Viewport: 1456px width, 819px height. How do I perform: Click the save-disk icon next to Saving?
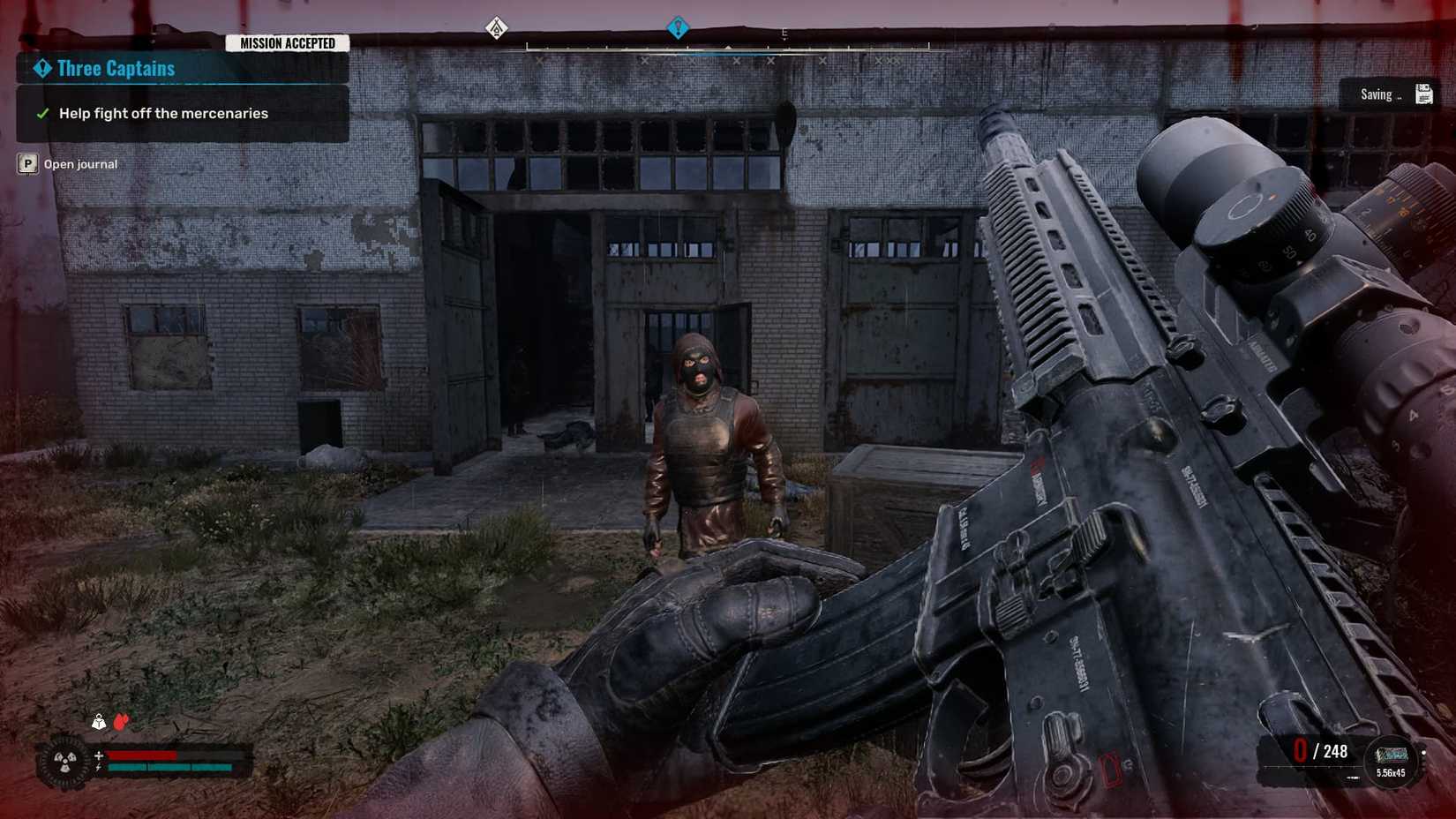[x=1423, y=94]
